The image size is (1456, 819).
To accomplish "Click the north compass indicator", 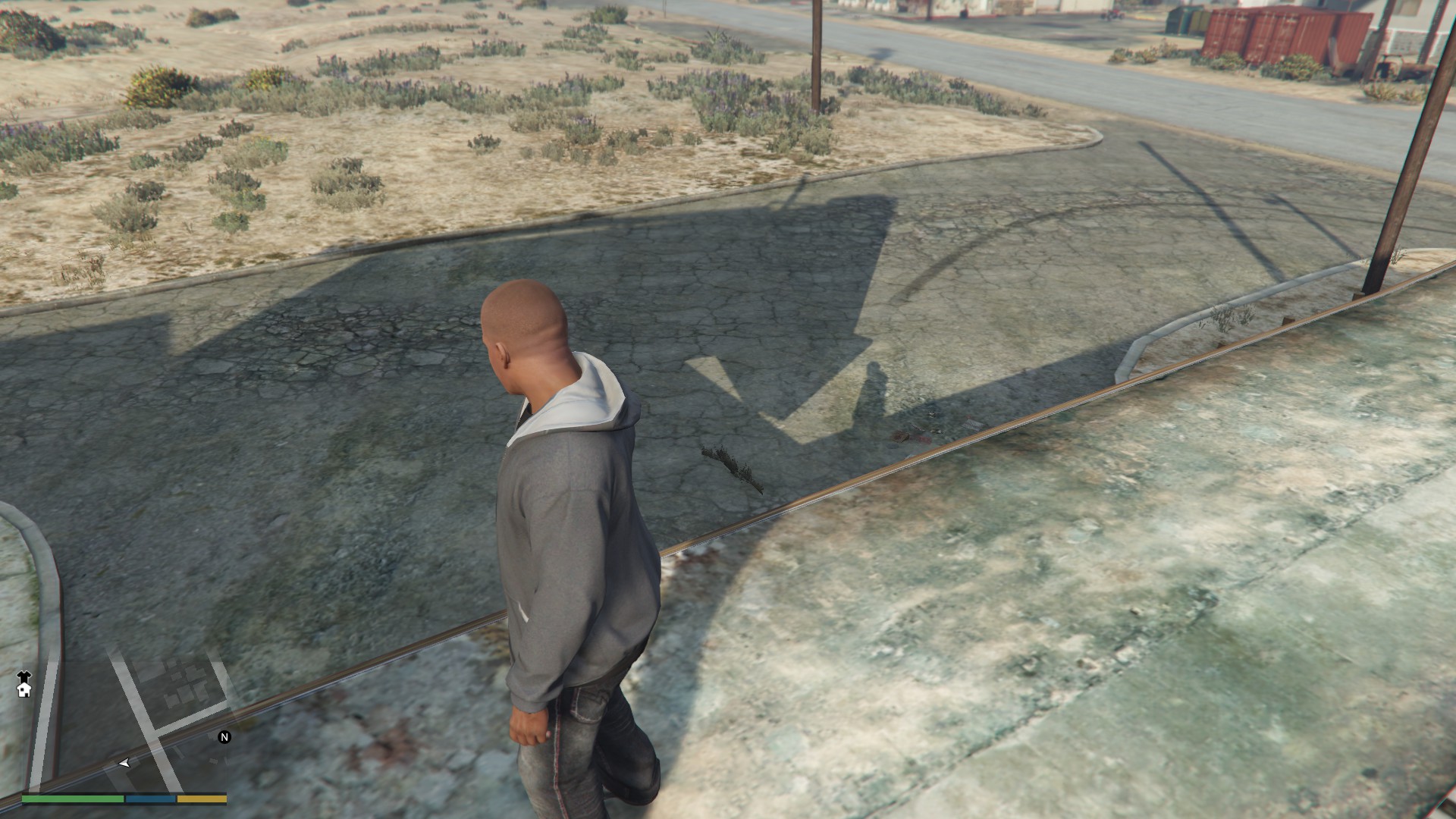I will pos(224,737).
